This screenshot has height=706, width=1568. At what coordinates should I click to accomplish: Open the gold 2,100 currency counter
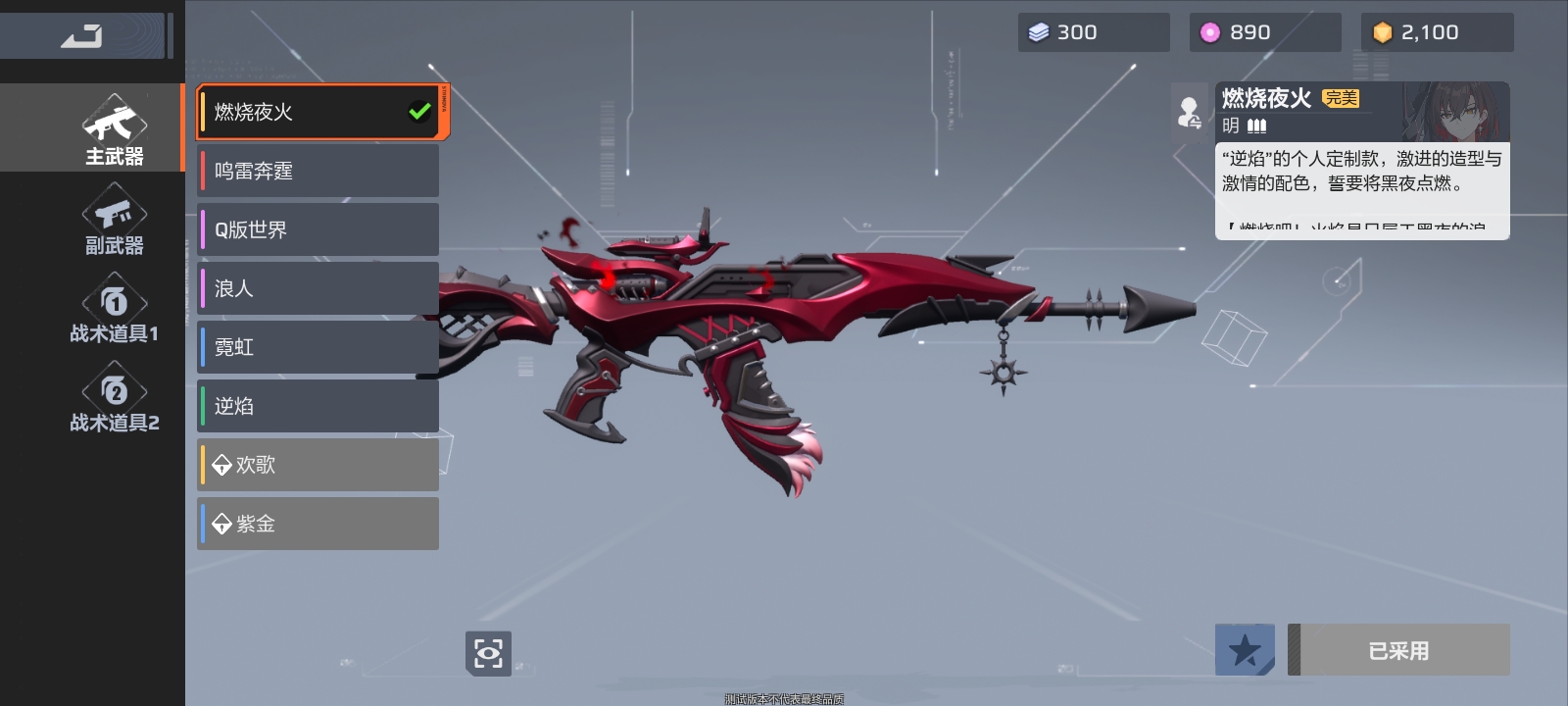click(1437, 32)
